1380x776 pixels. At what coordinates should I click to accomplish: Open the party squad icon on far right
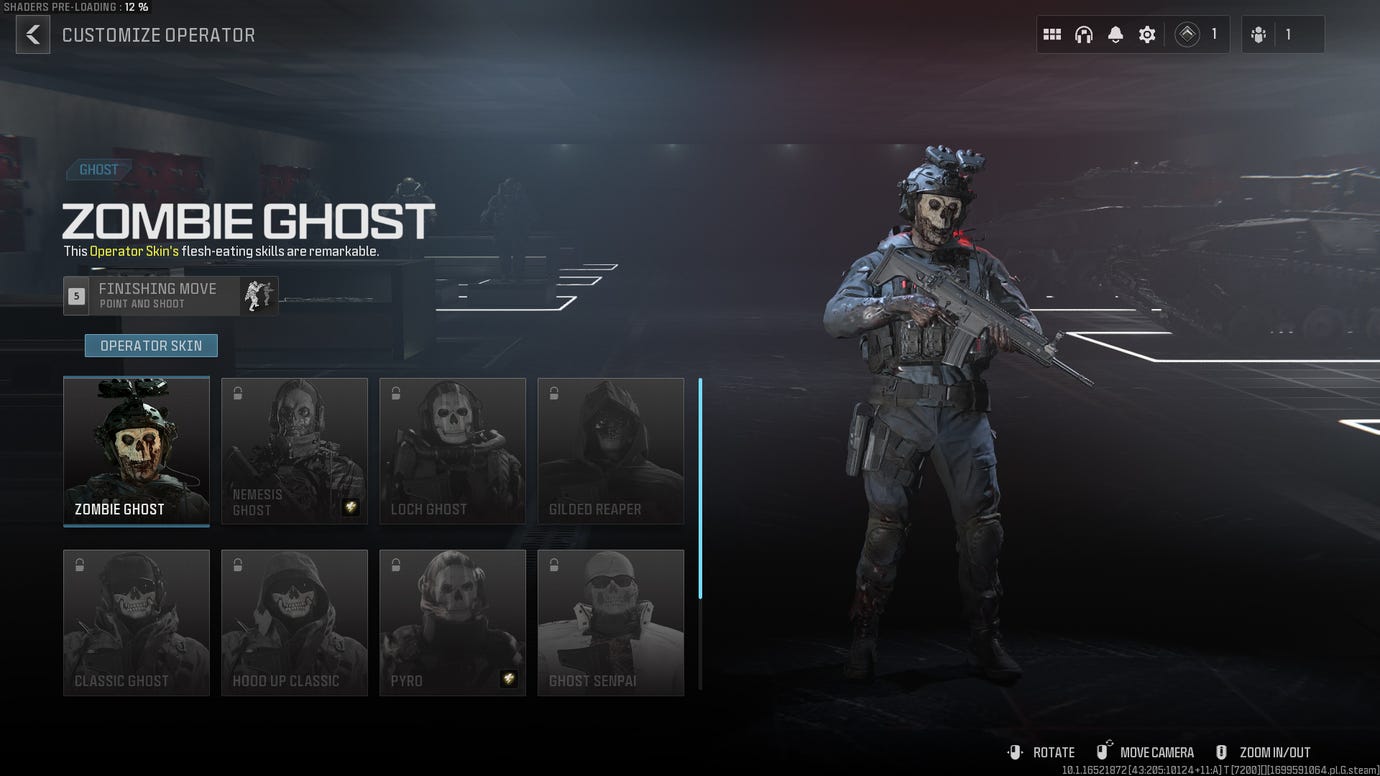click(x=1259, y=34)
